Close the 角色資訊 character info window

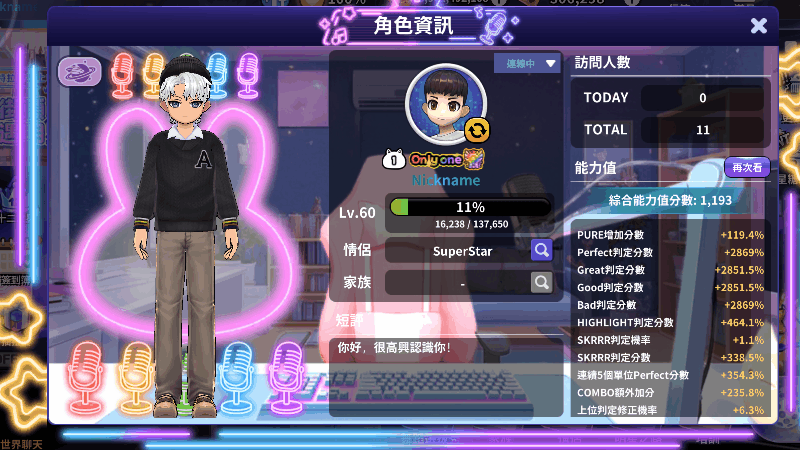(x=759, y=26)
